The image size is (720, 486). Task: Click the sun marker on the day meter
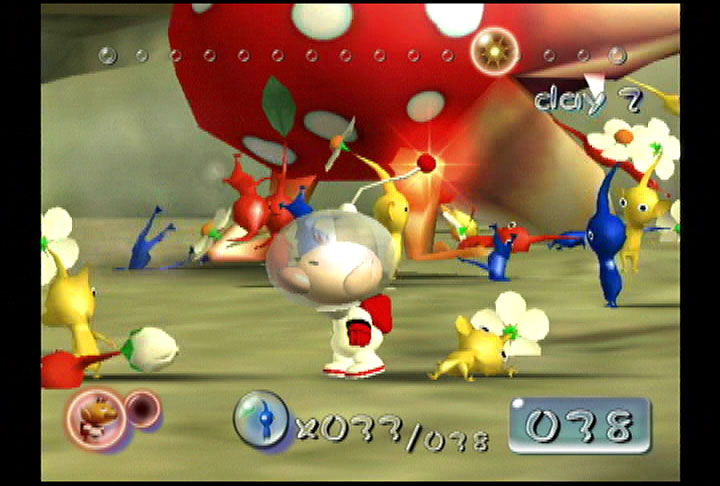pos(493,46)
